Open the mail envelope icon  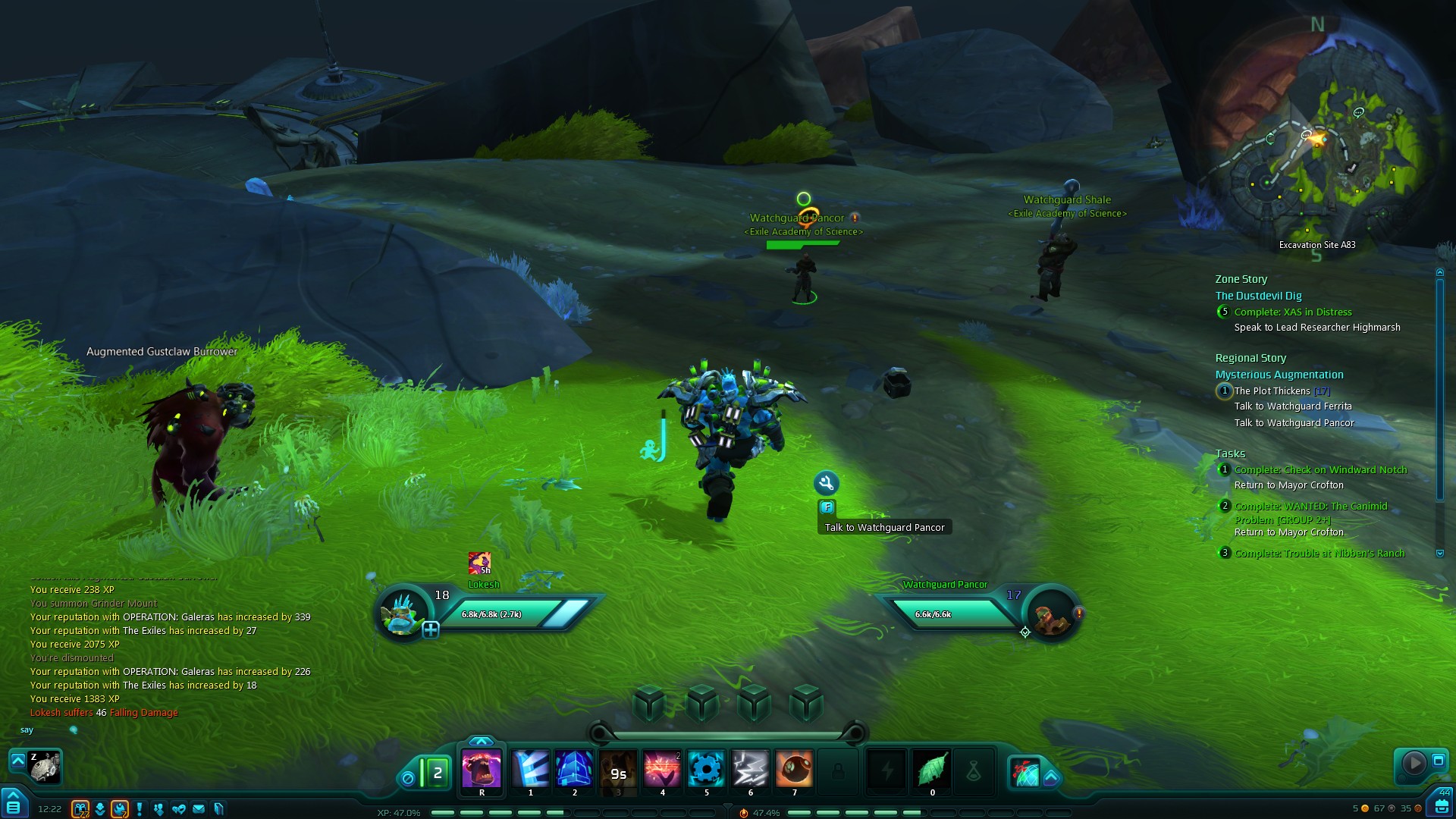point(199,809)
